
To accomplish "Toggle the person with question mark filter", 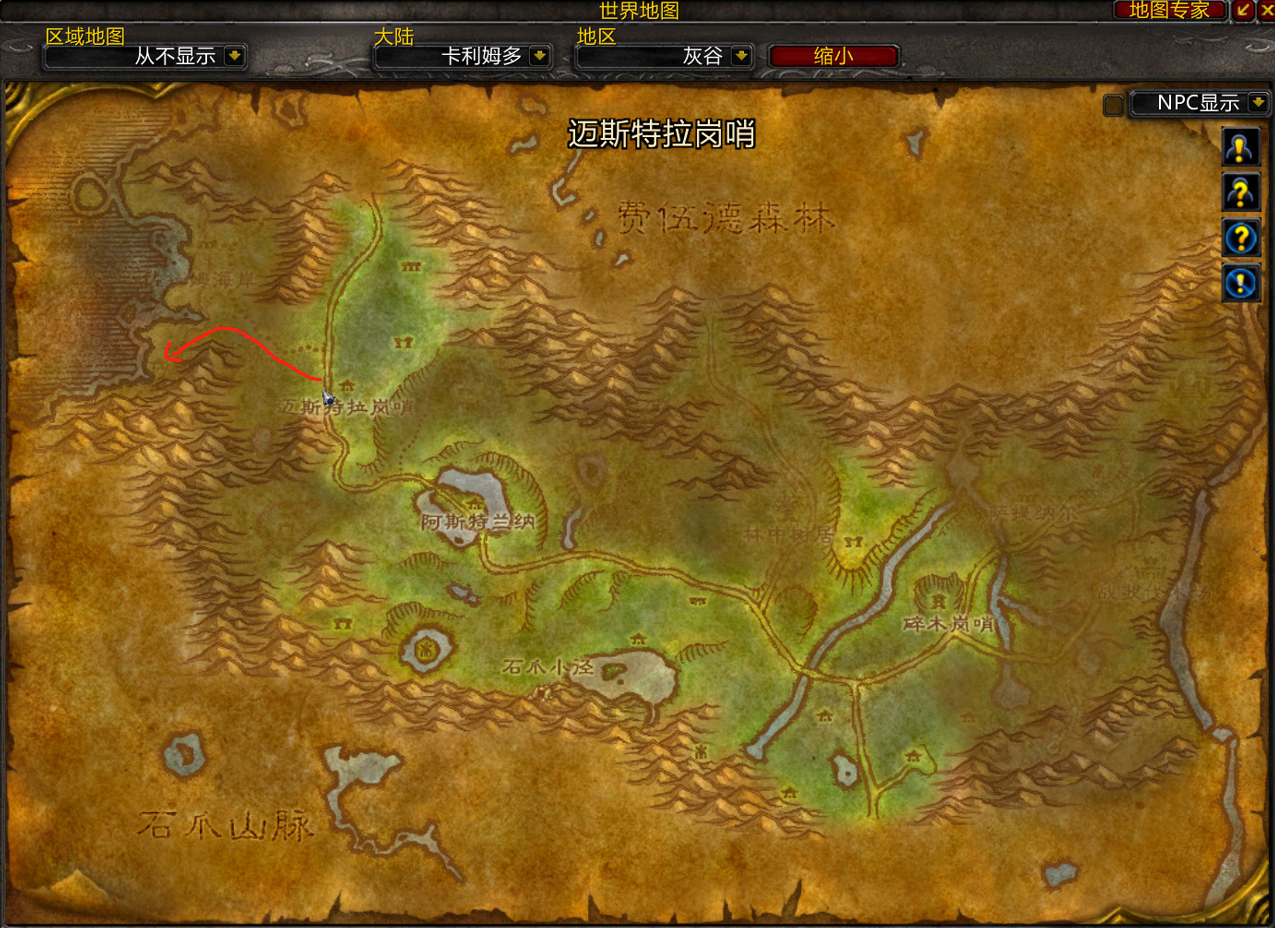I will point(1240,193).
